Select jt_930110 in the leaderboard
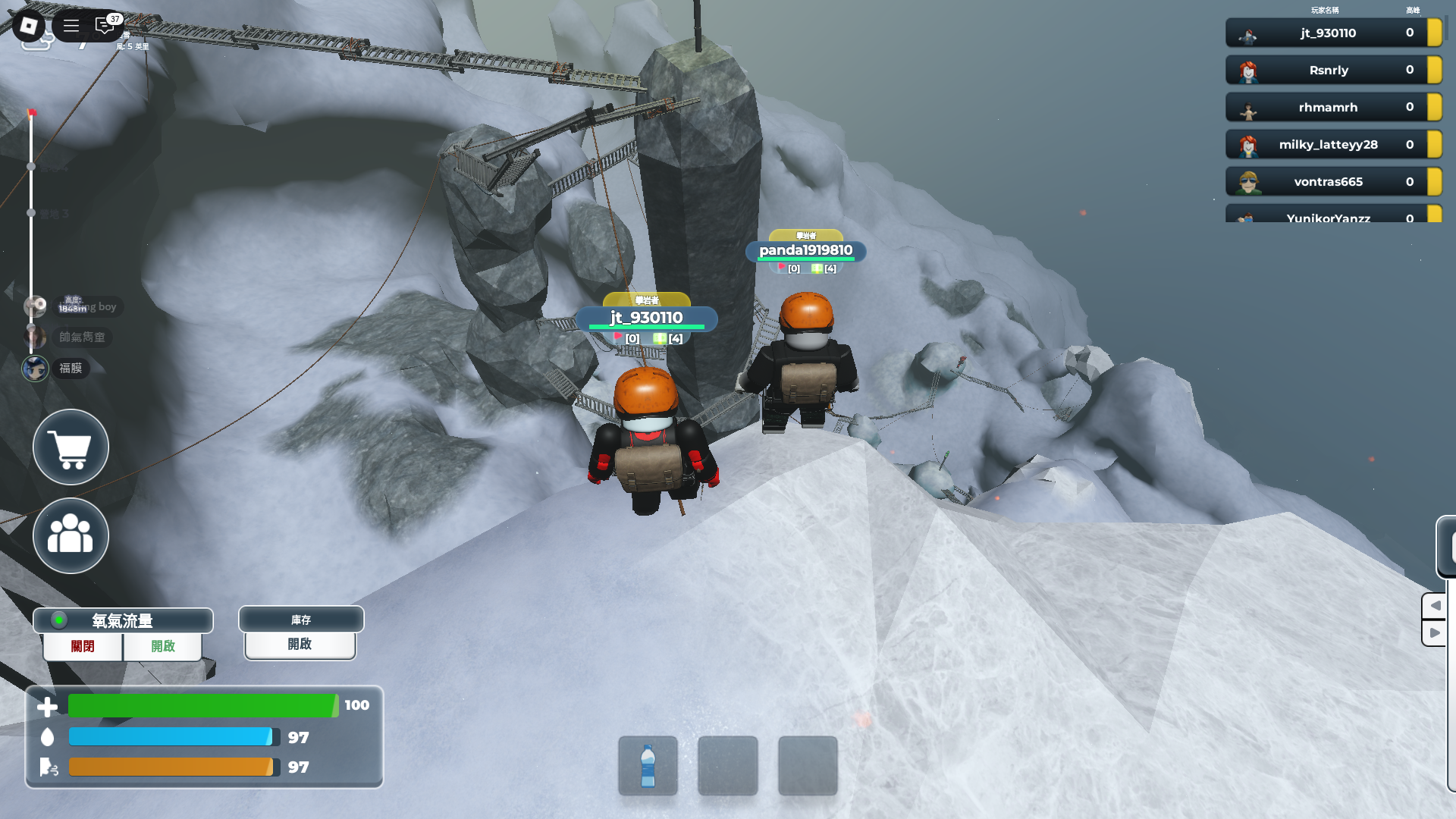This screenshot has height=819, width=1456. [1328, 33]
